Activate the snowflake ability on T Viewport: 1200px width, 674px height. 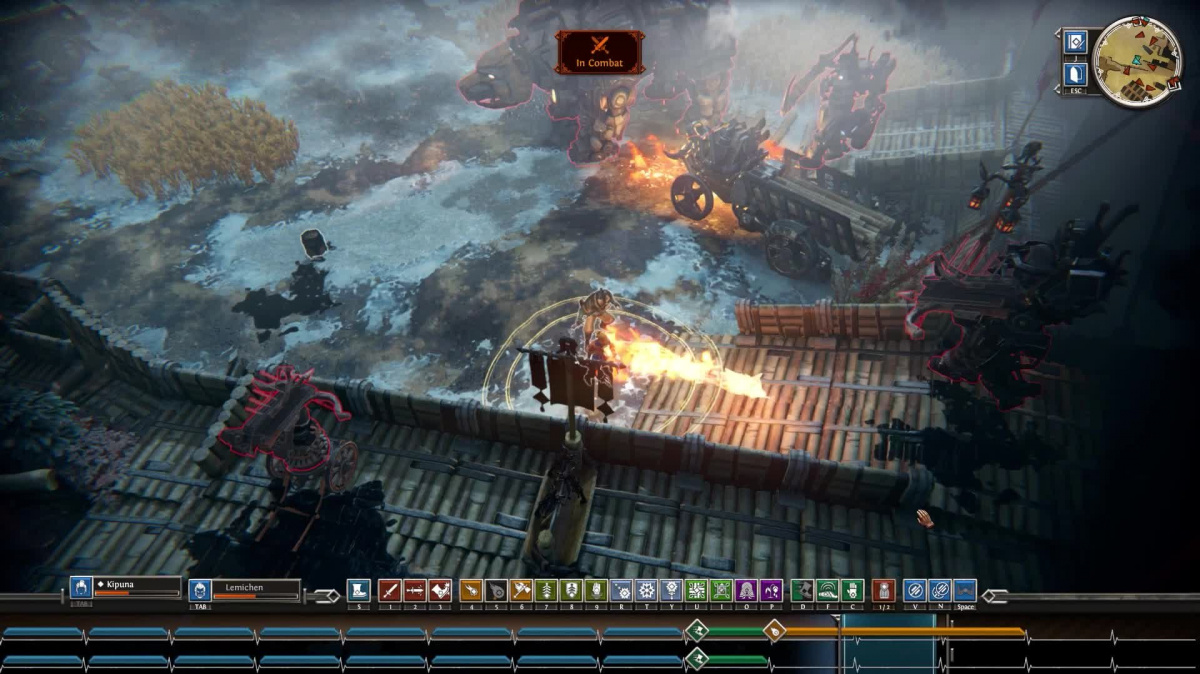pos(646,590)
